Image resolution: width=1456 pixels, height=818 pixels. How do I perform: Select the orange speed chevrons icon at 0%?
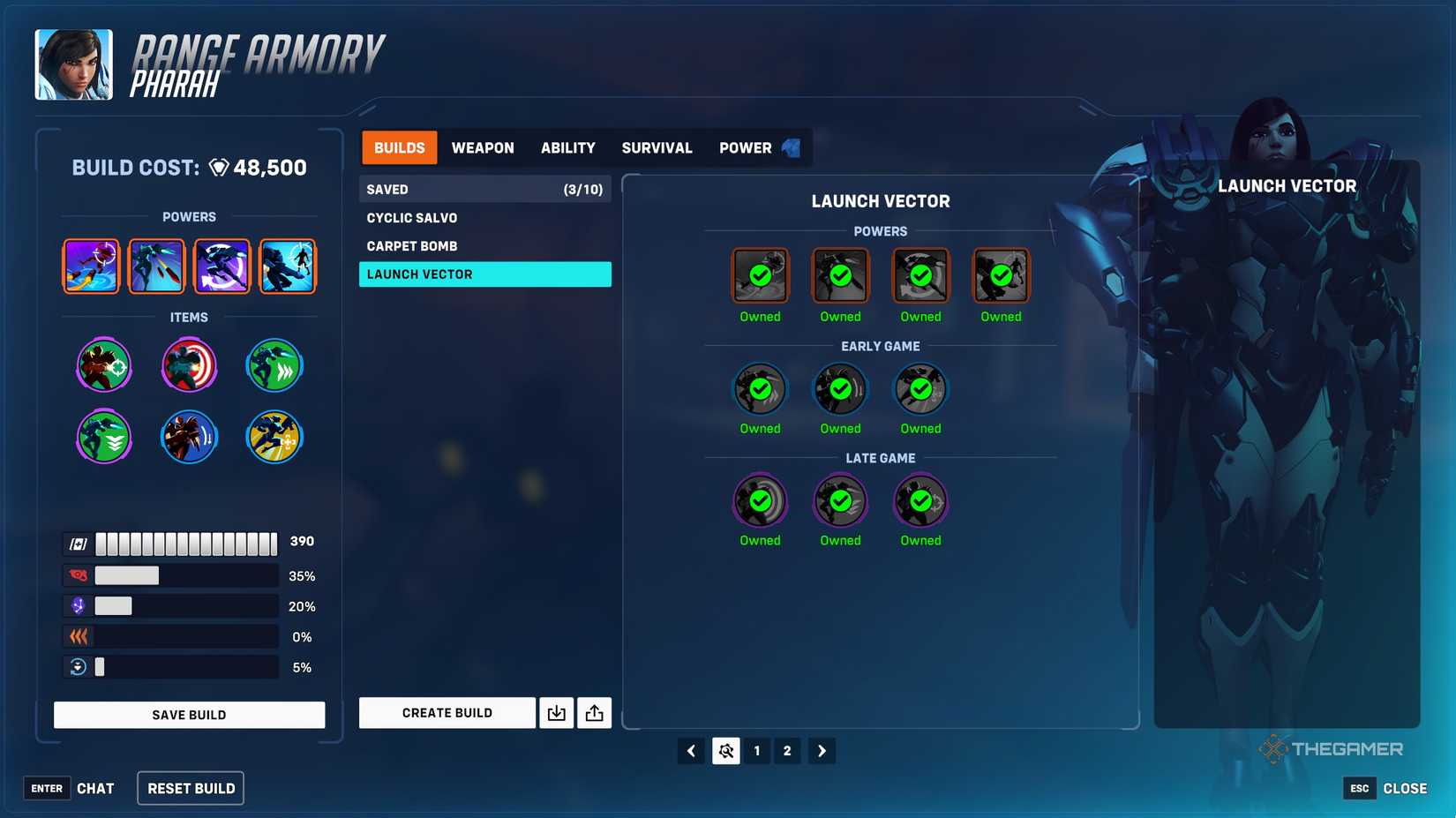point(78,636)
